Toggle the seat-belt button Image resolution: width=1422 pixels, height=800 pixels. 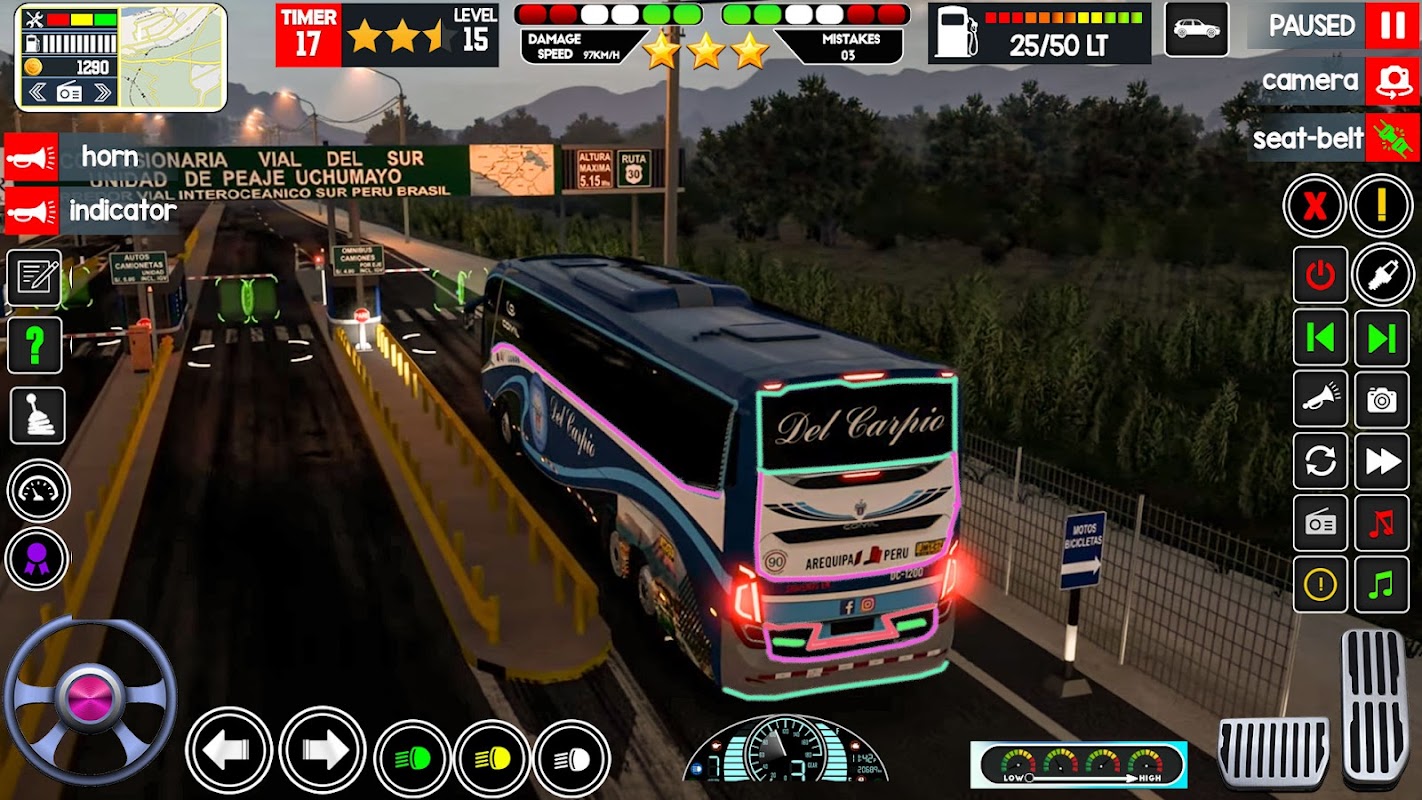(1392, 138)
